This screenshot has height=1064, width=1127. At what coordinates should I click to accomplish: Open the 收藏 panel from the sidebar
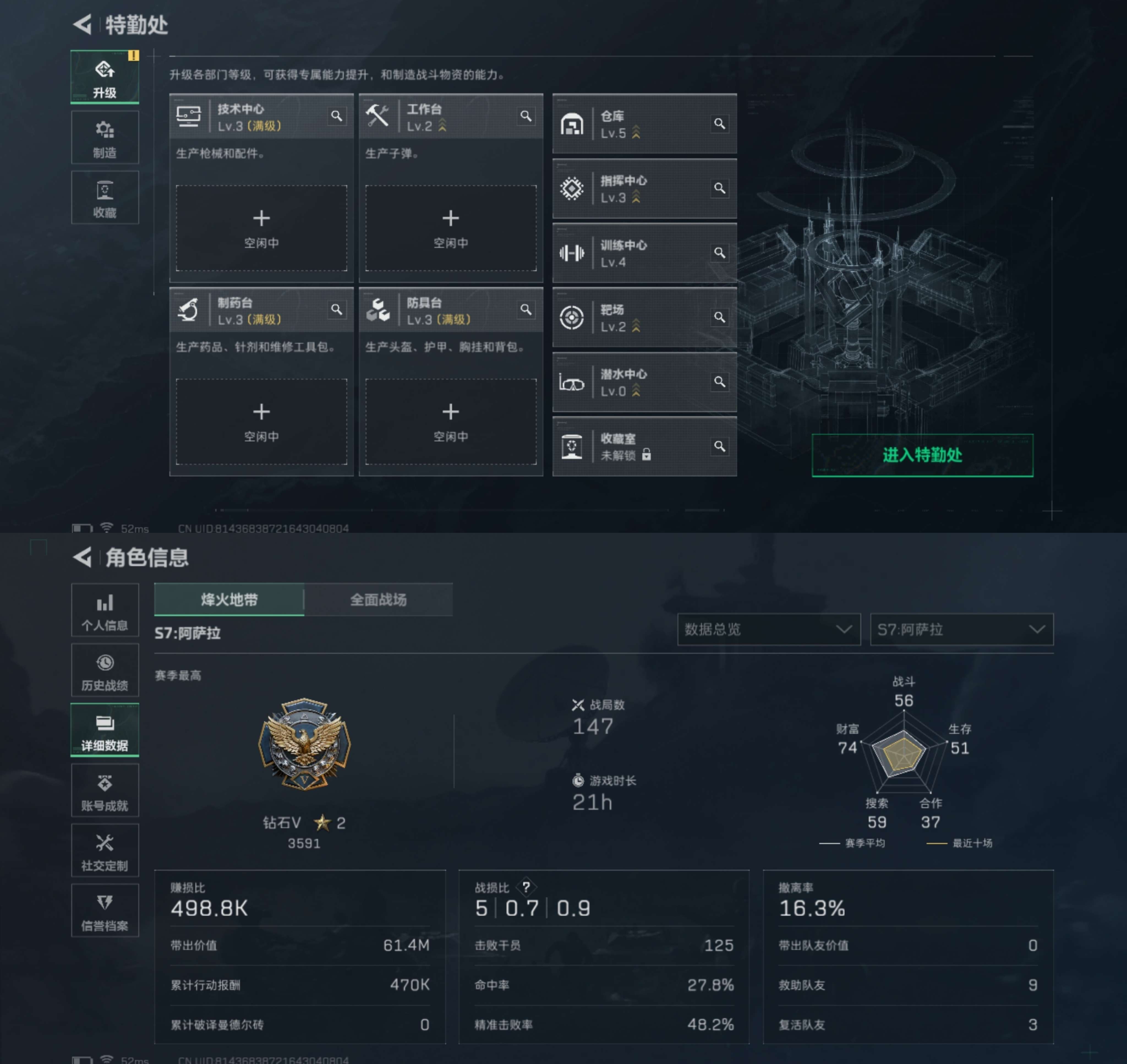(x=105, y=198)
